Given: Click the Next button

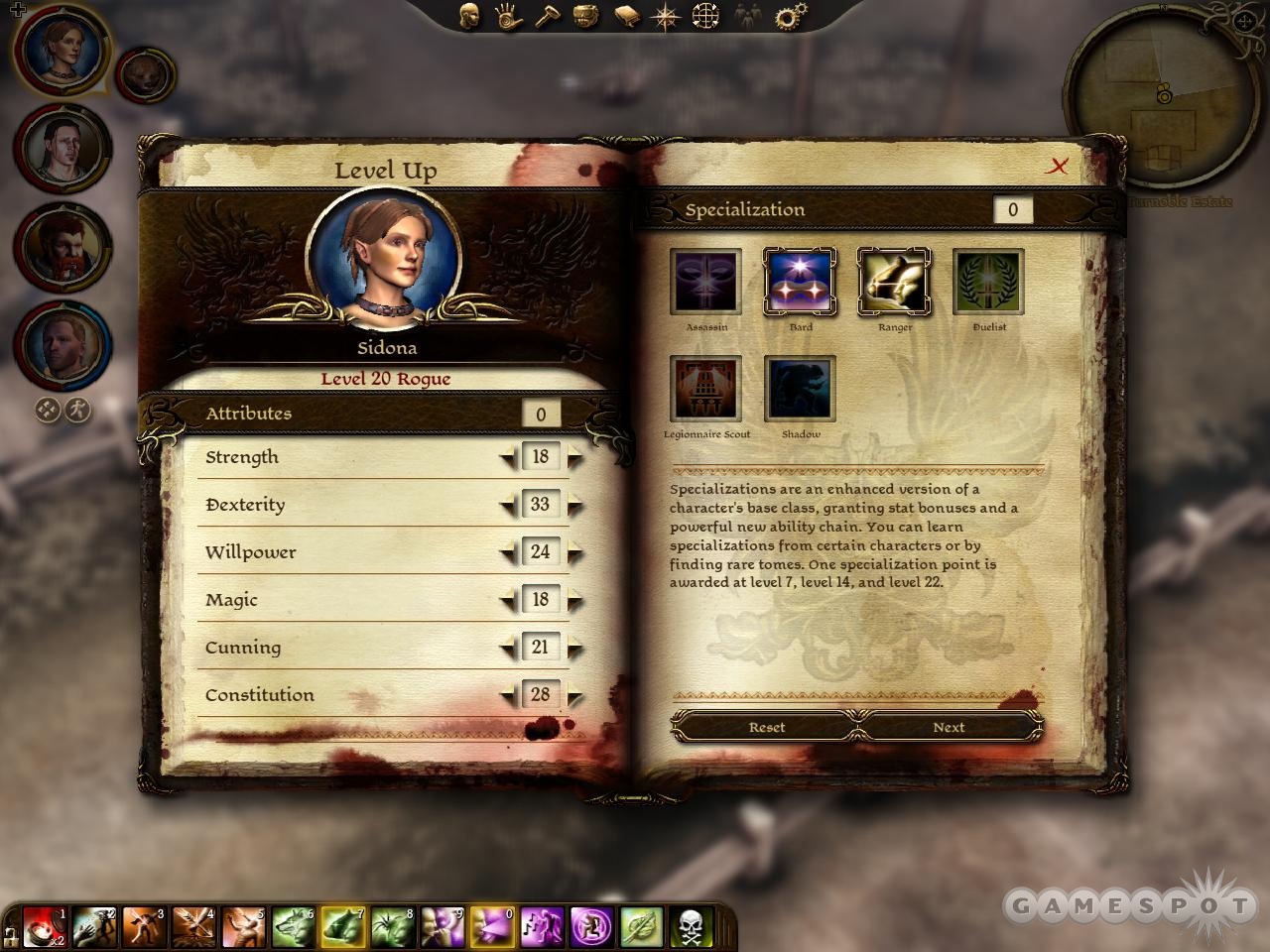Looking at the screenshot, I should point(948,727).
